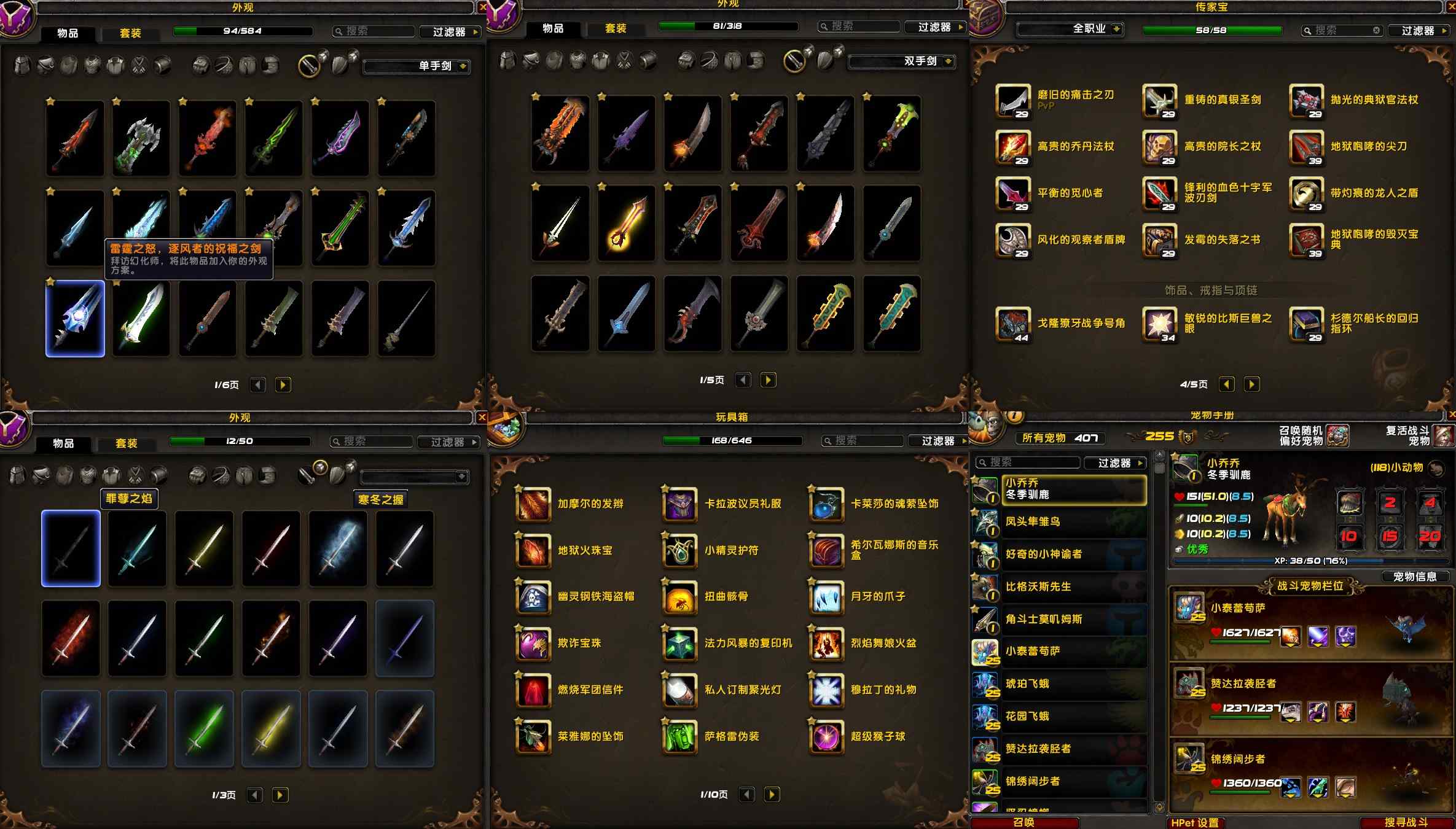Screen dimensions: 1456x829
Task: Start pet battle search with 搜寻战斗
Action: [x=1406, y=822]
